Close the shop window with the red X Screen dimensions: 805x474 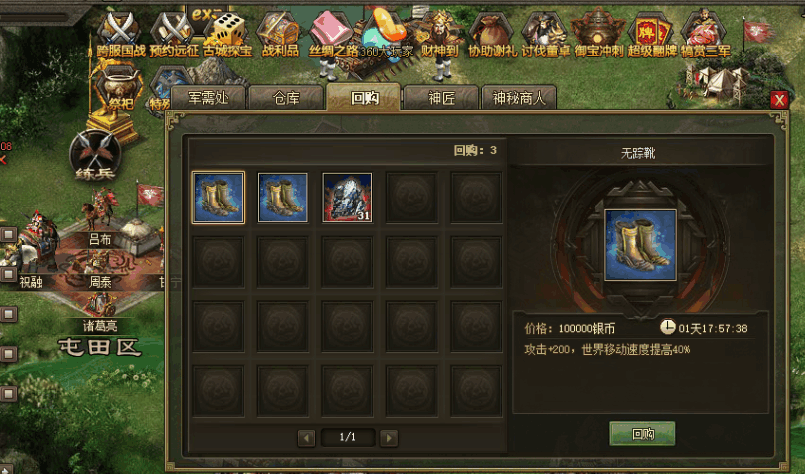point(779,100)
